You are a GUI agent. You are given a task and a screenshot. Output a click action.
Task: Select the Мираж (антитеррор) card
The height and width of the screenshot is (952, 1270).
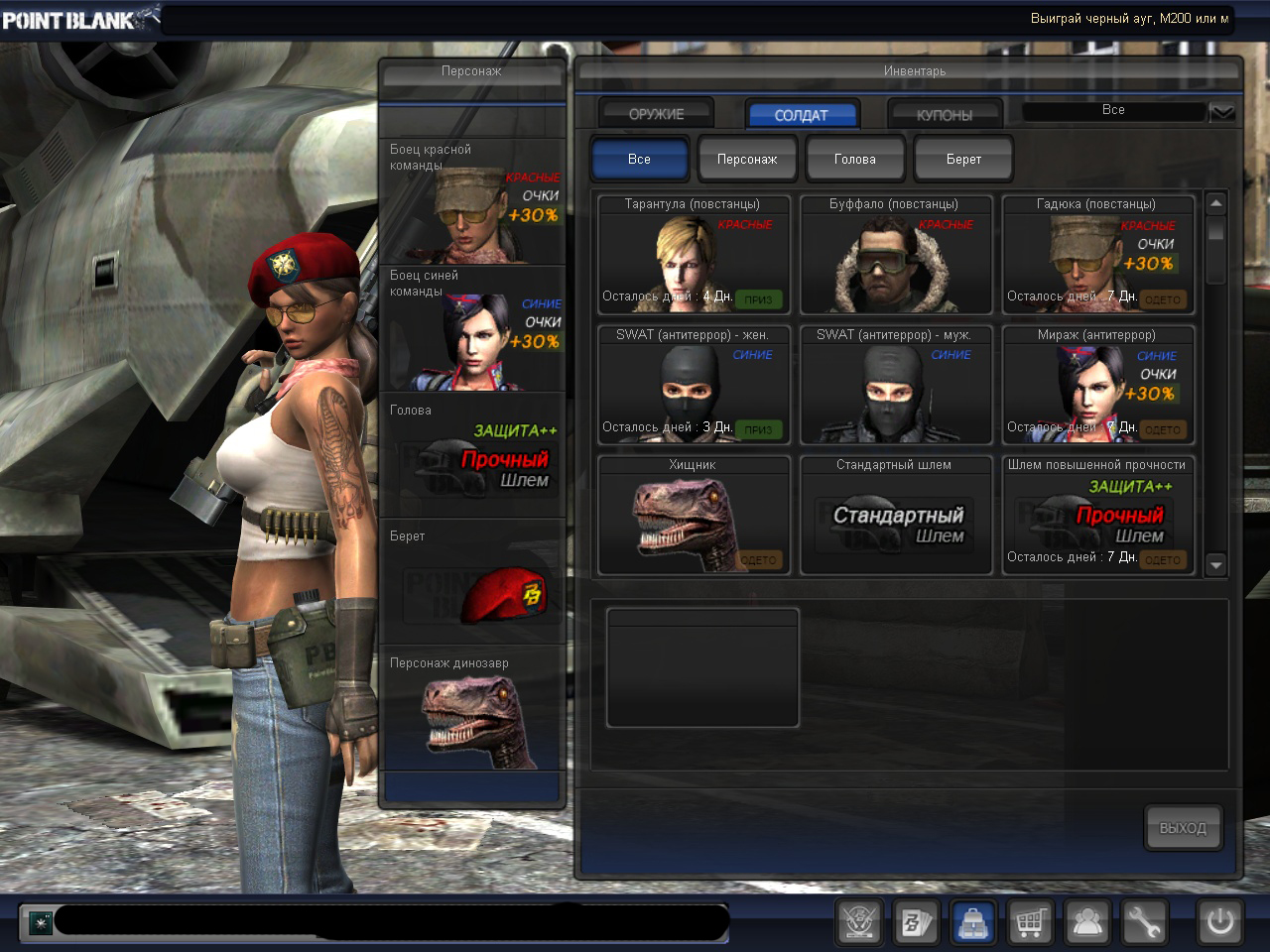[x=1096, y=386]
